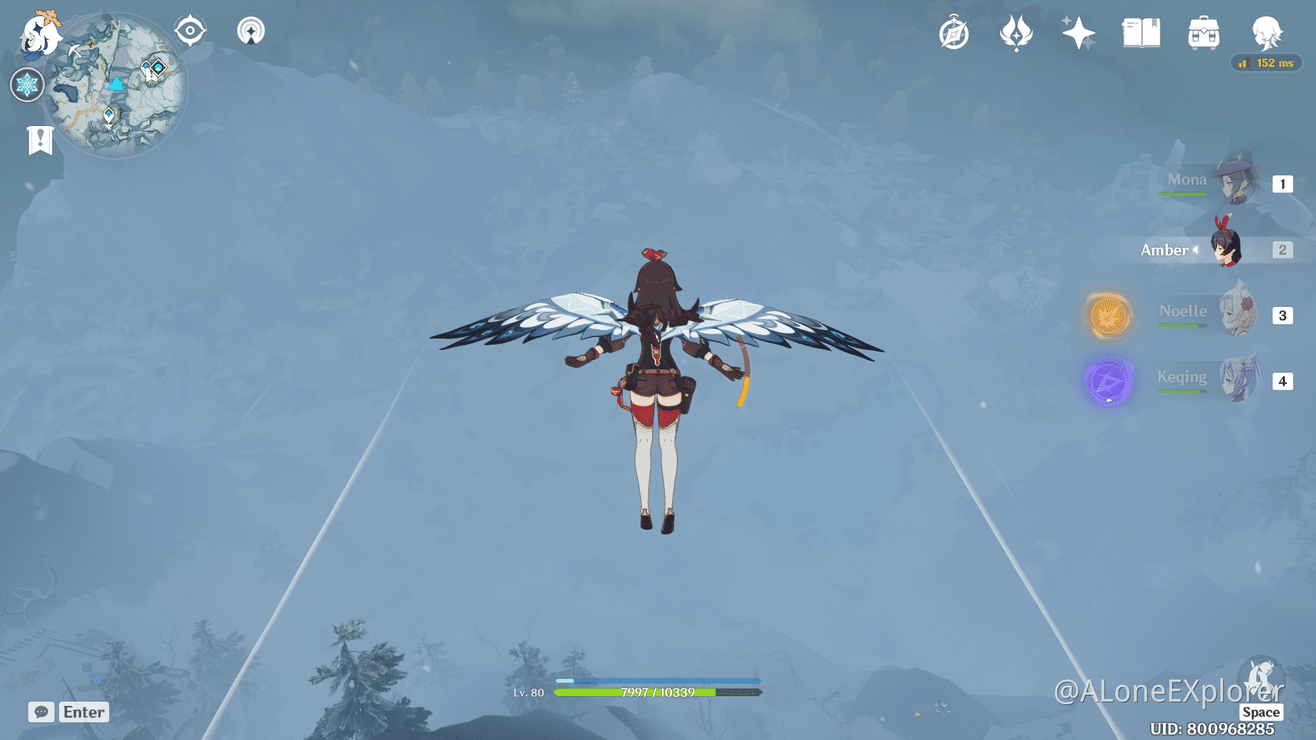Open the Archive book icon
Image resolution: width=1316 pixels, height=740 pixels.
[x=1140, y=32]
